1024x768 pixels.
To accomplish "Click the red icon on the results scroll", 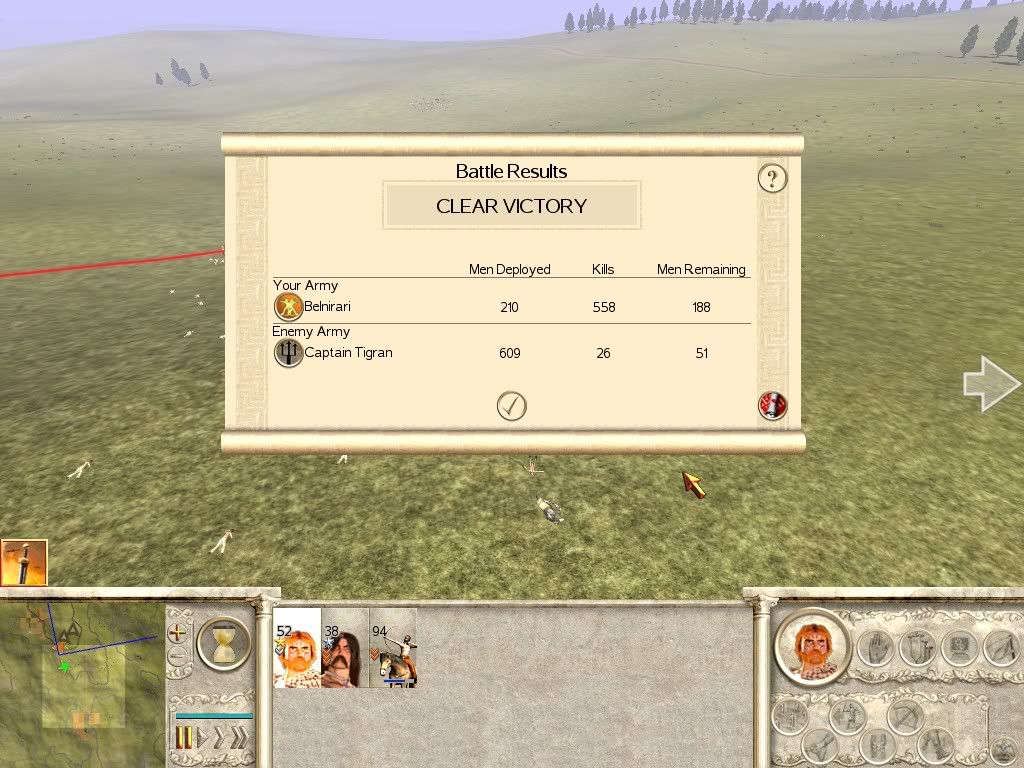I will point(773,406).
